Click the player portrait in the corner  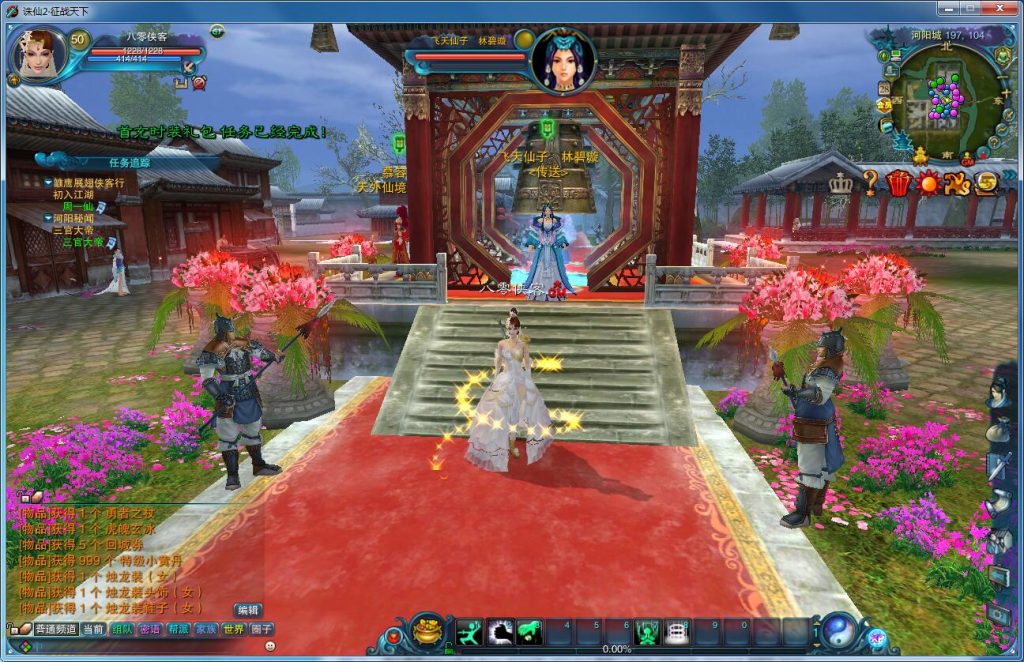[38, 55]
